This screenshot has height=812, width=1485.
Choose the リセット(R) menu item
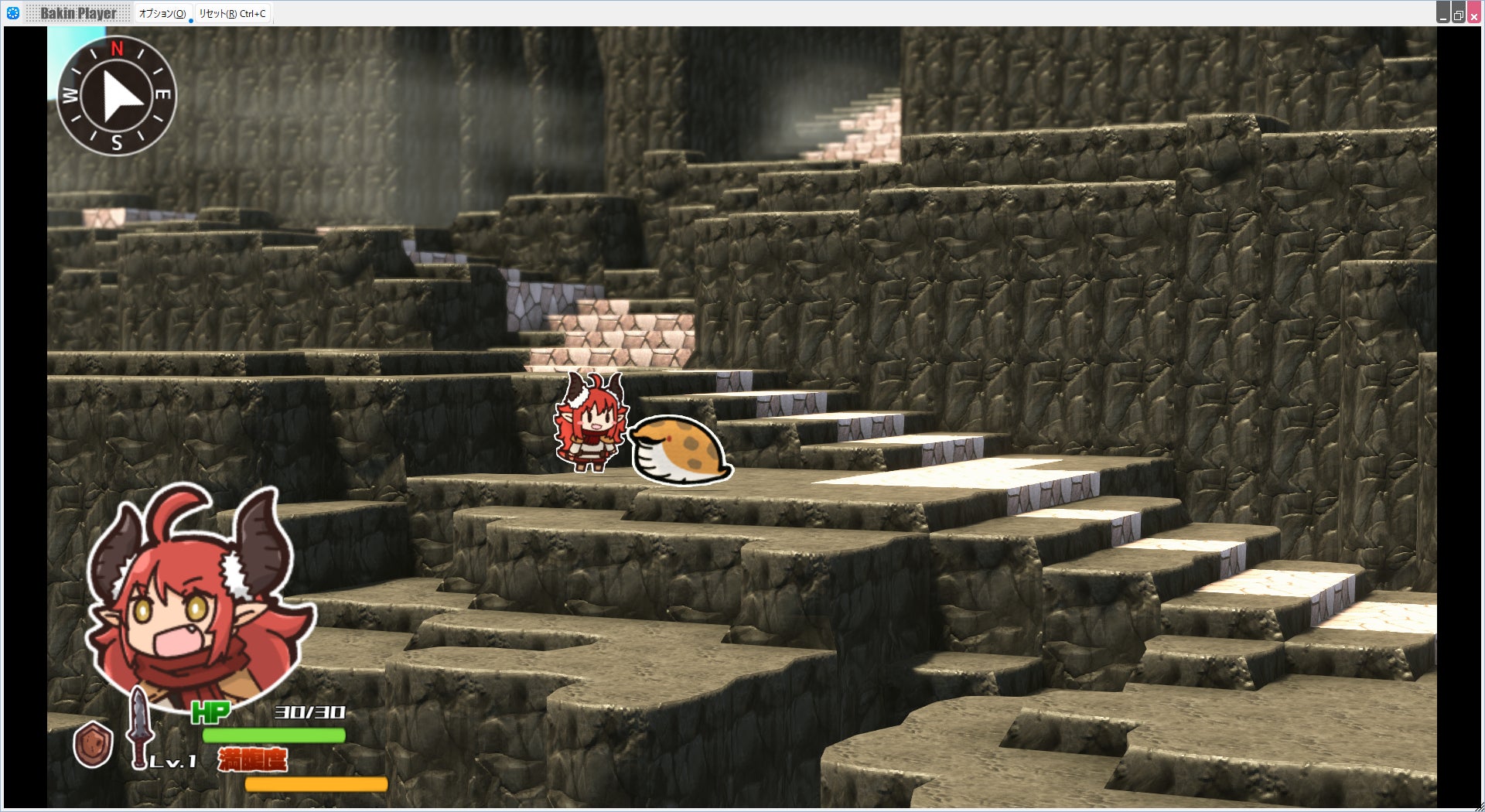pyautogui.click(x=232, y=13)
